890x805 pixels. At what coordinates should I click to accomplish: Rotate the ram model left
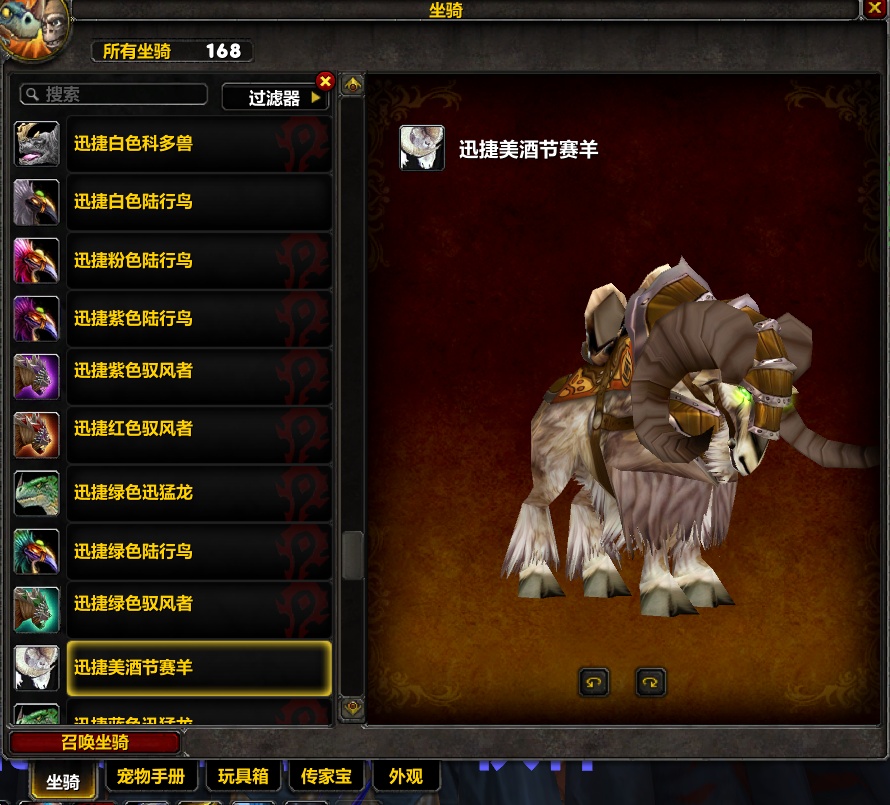click(594, 683)
